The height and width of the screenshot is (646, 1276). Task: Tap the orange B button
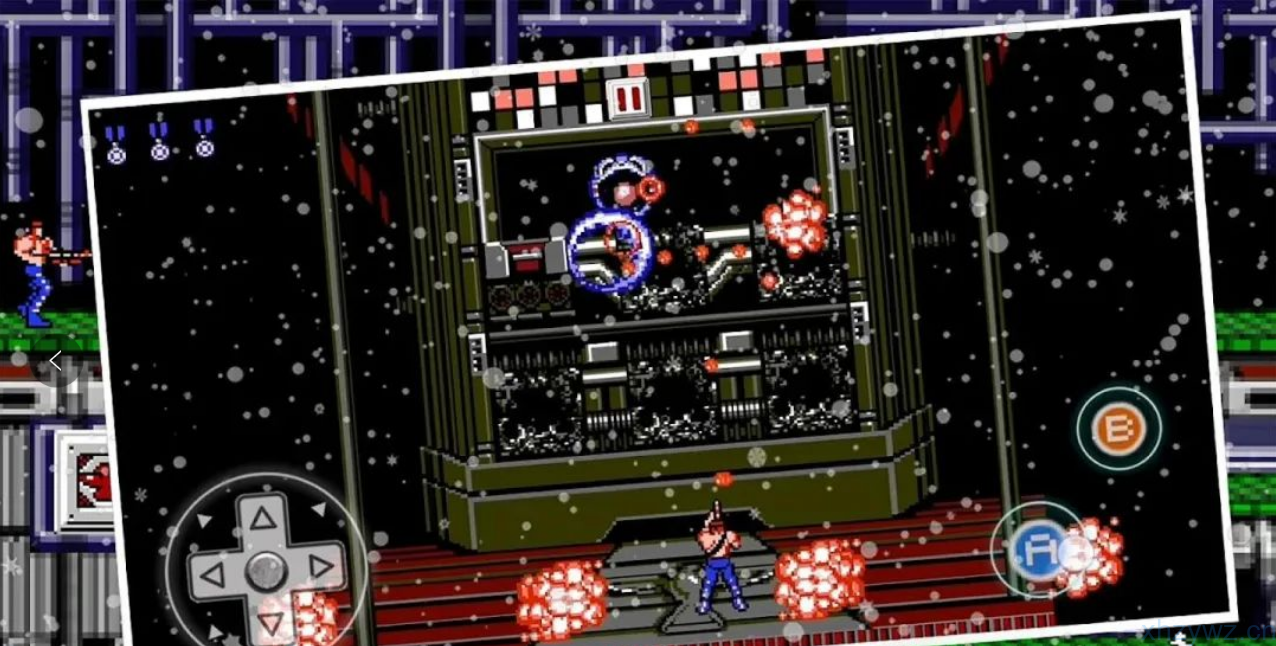1118,429
